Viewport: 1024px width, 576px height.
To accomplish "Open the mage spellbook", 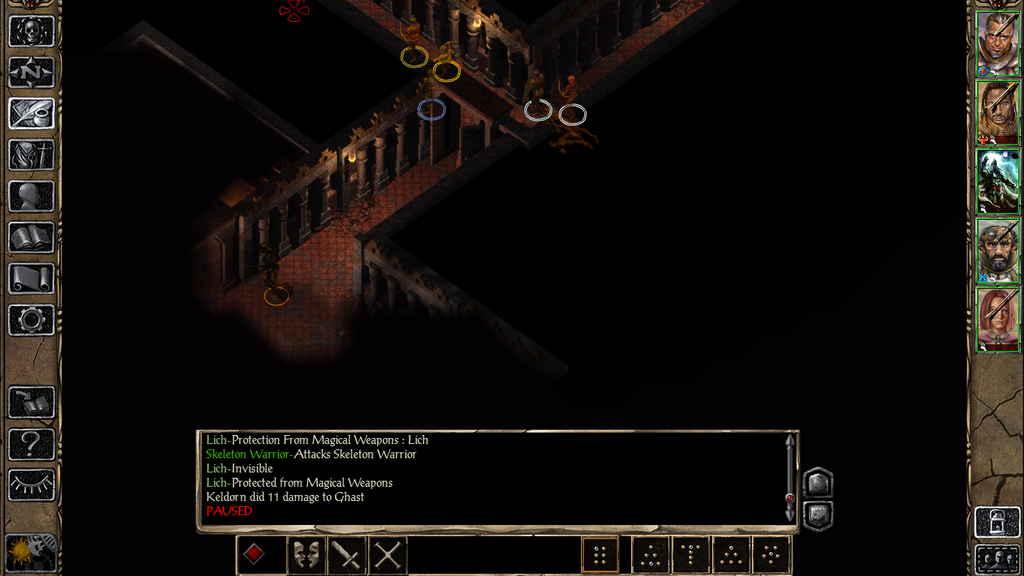I will coord(31,237).
